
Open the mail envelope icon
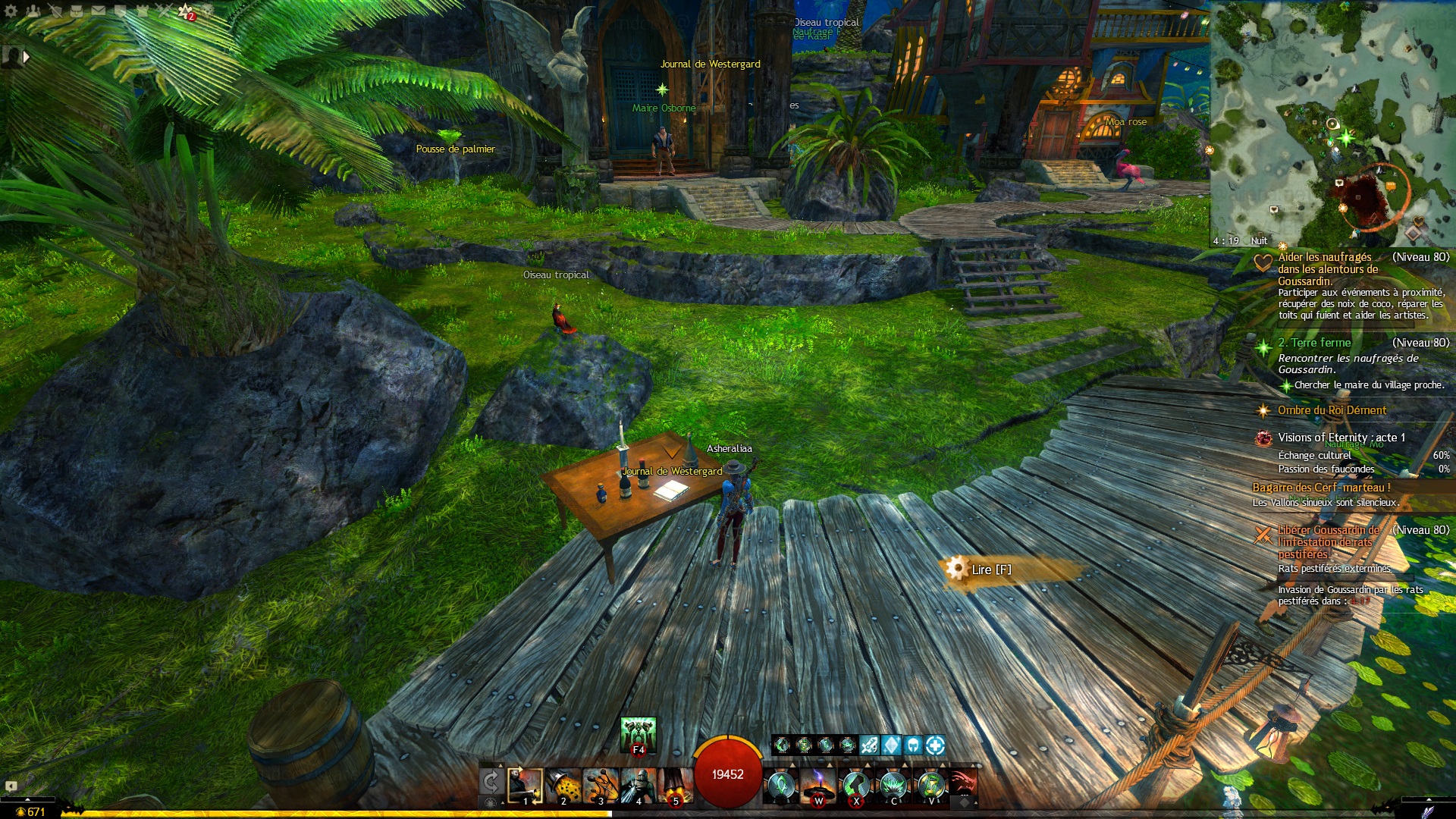(x=99, y=11)
